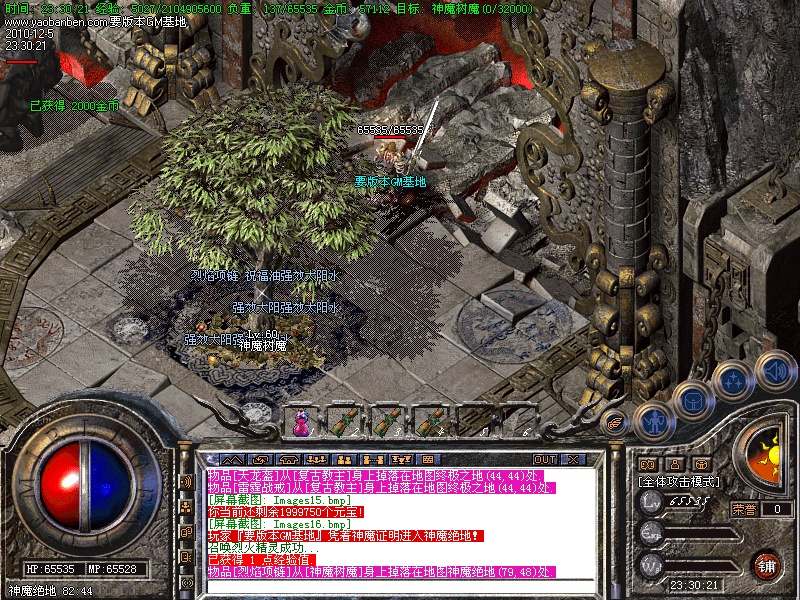Open the red shop button marked 铺

(767, 565)
